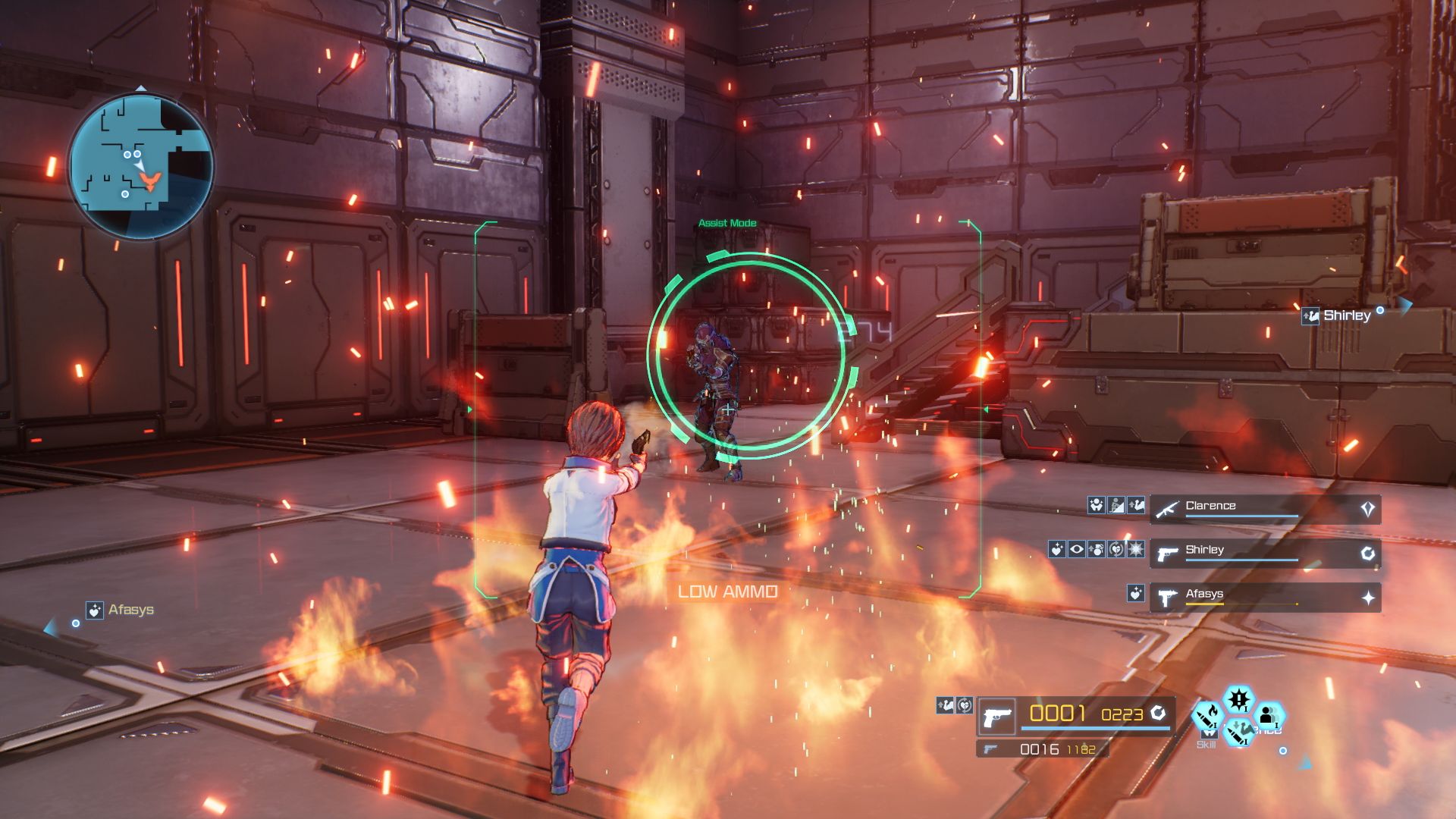Toggle the strength-up buff icon on Clarence's row
1456x819 pixels.
pyautogui.click(x=1136, y=505)
